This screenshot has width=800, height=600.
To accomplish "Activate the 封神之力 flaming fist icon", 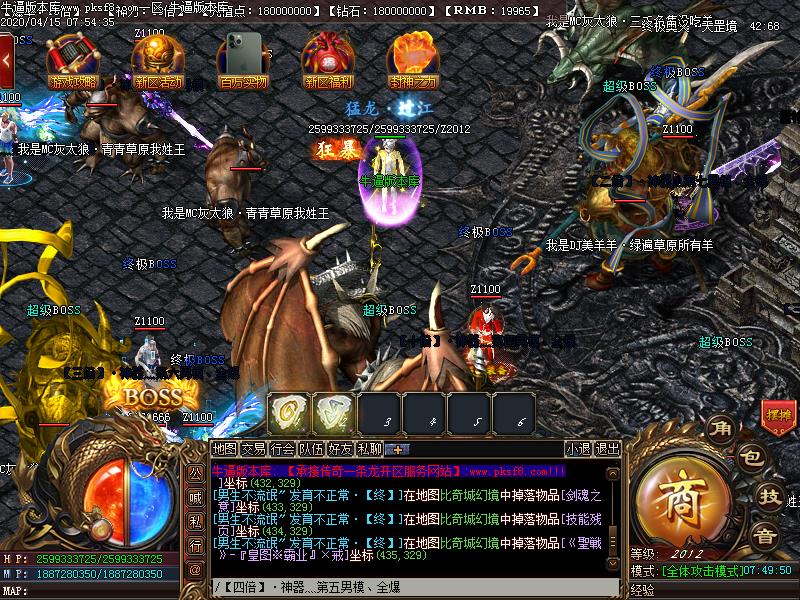I will tap(412, 60).
